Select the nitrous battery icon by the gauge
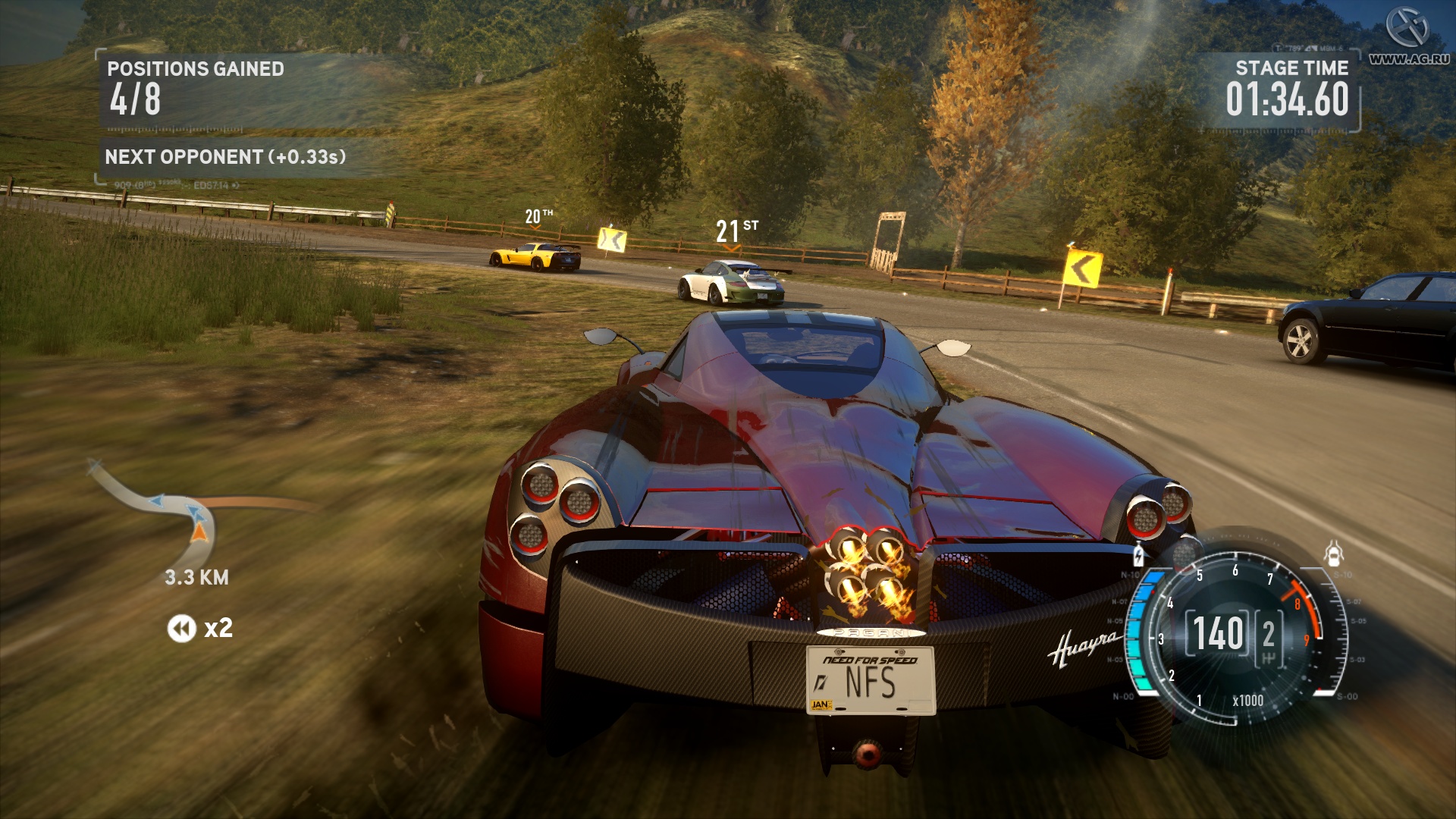The height and width of the screenshot is (819, 1456). (x=1138, y=555)
